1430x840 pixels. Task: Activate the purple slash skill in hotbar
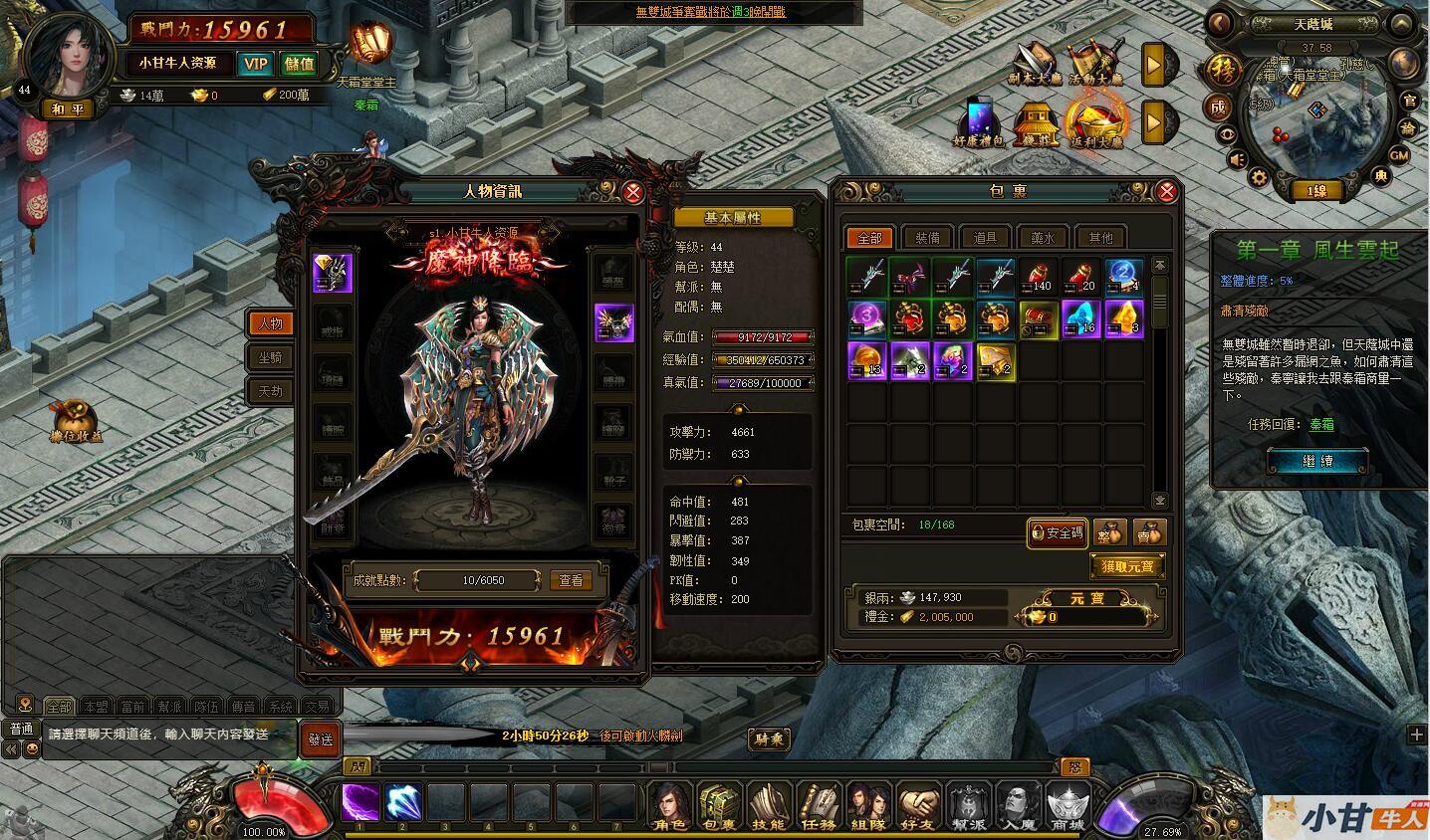click(x=360, y=802)
